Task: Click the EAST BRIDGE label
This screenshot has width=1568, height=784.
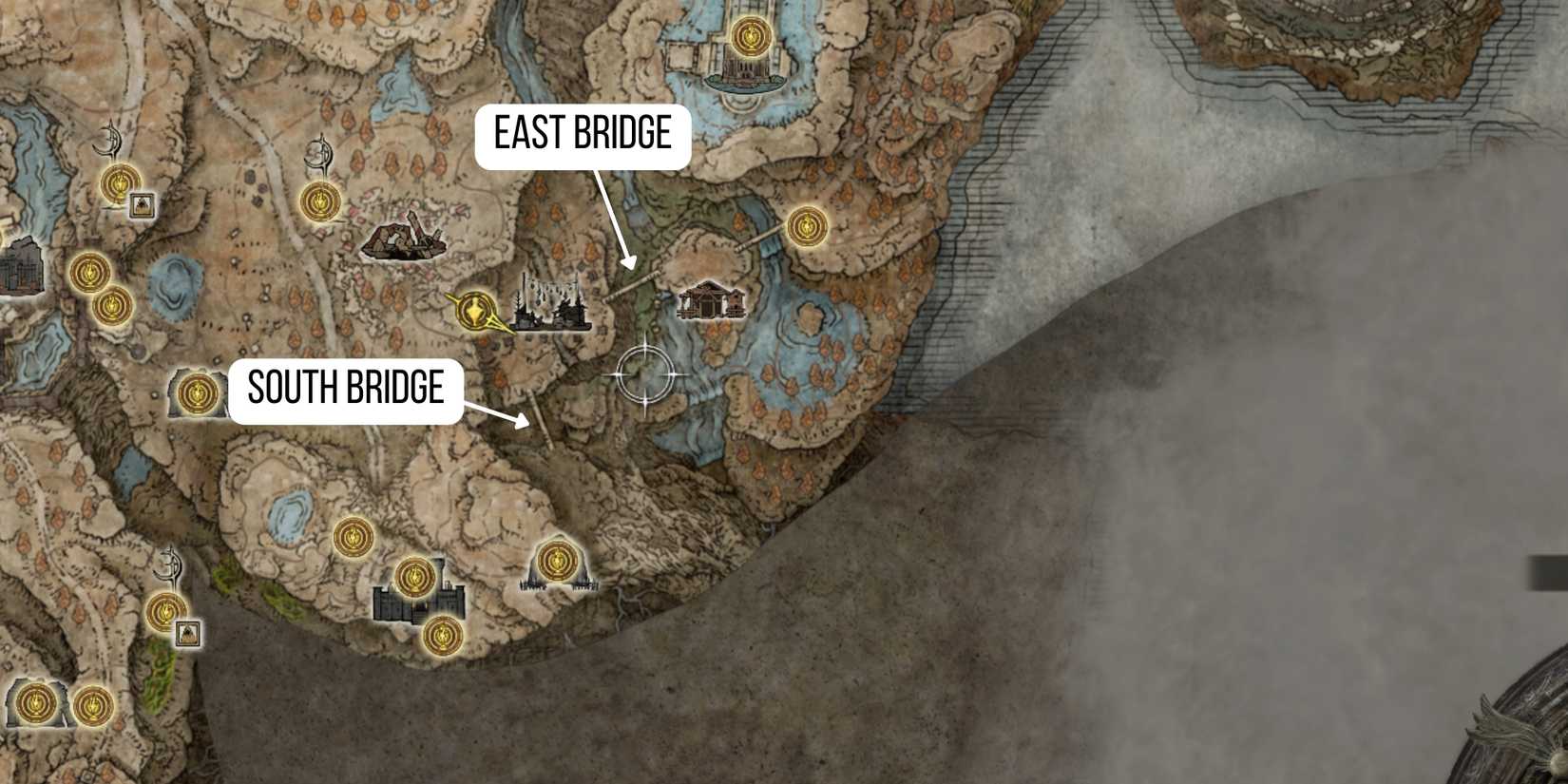Action: click(x=581, y=134)
